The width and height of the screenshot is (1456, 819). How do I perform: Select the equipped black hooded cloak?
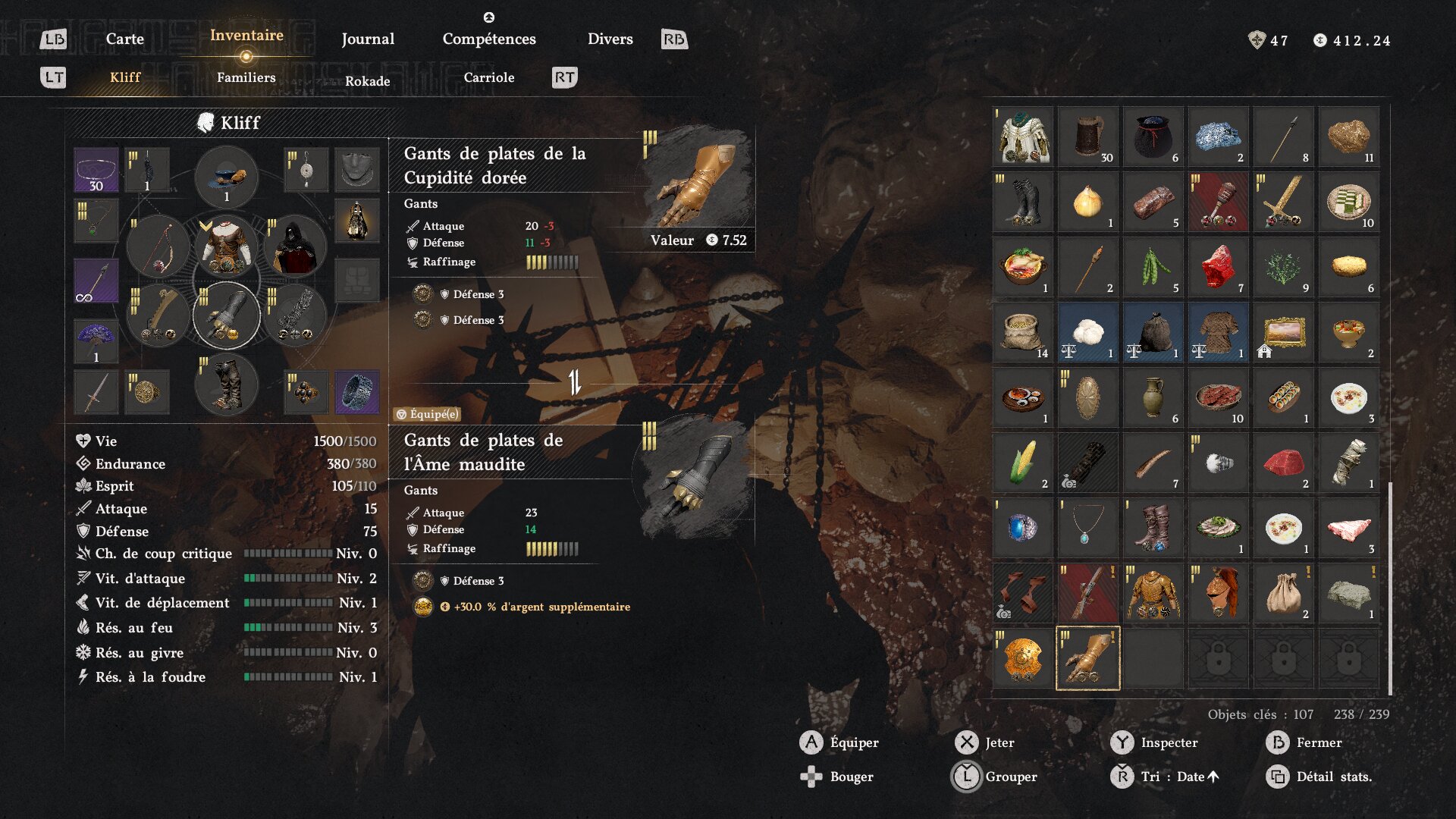pos(294,247)
